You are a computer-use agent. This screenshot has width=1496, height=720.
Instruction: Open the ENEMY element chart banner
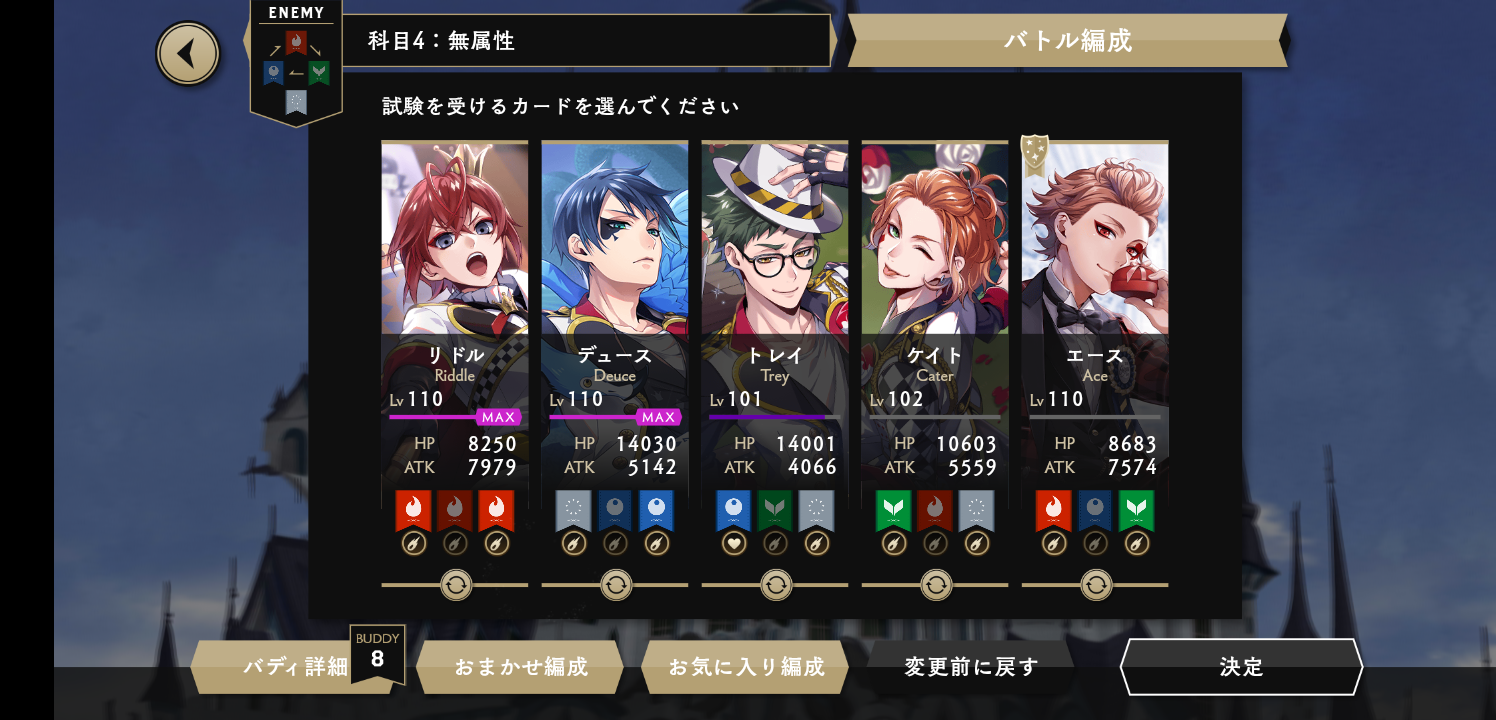pos(295,62)
